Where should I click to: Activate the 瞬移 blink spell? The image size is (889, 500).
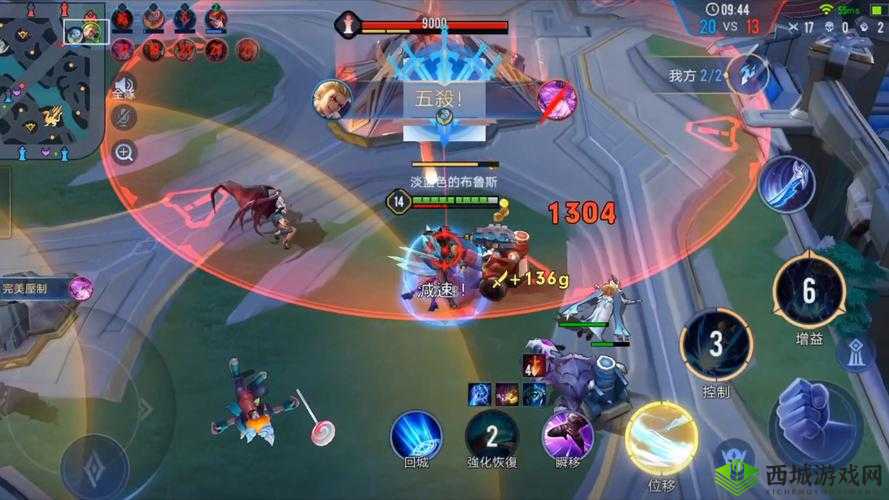pos(567,435)
